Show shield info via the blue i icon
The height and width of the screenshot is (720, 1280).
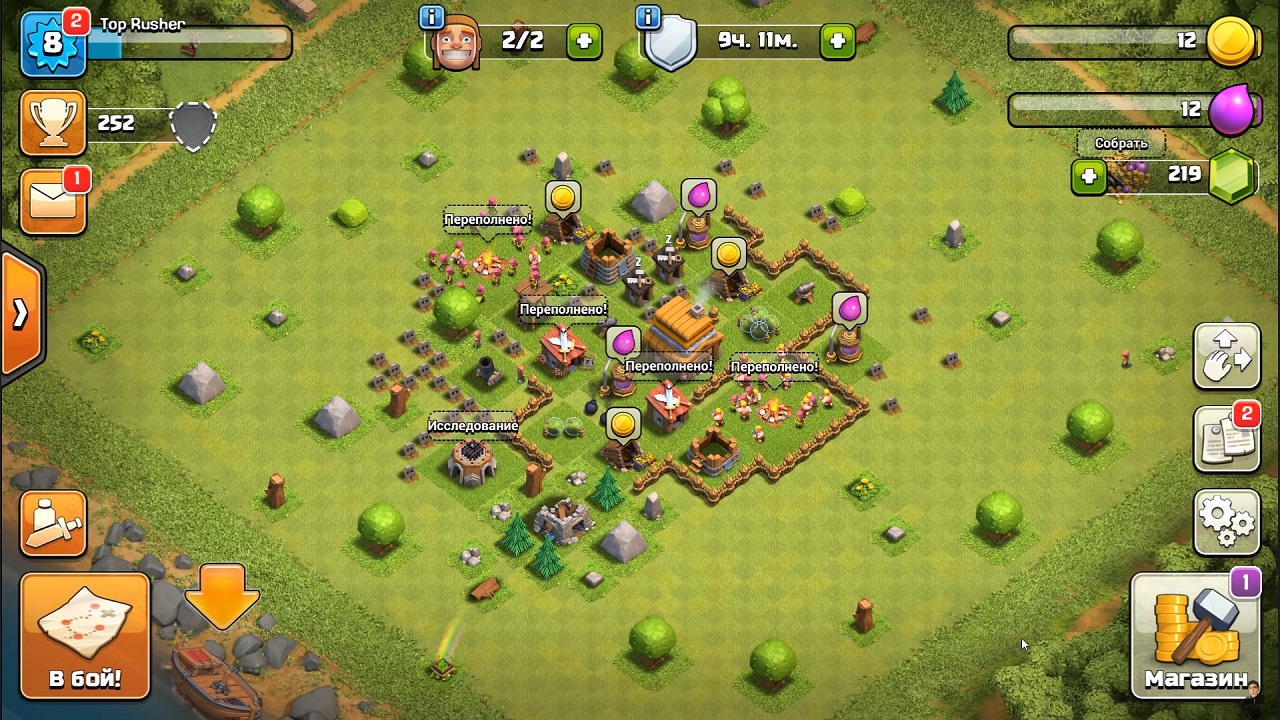pos(648,17)
